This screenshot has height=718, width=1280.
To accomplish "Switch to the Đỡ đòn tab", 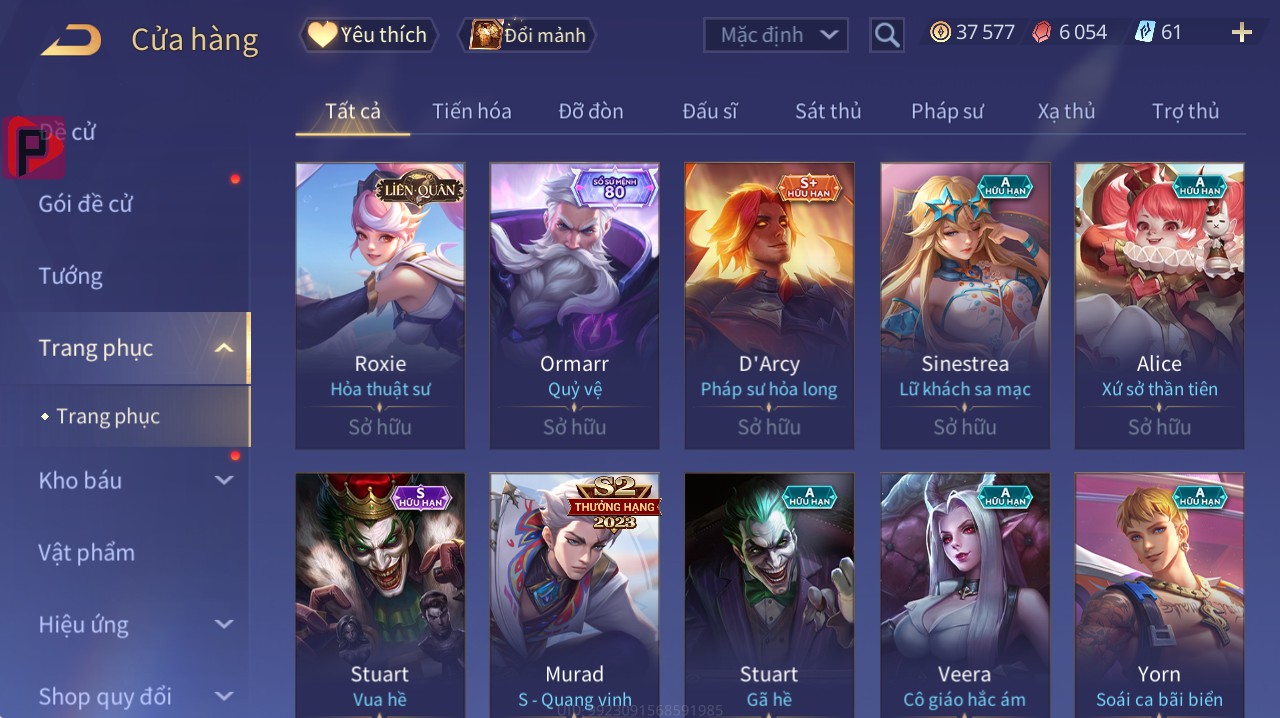I will [590, 111].
